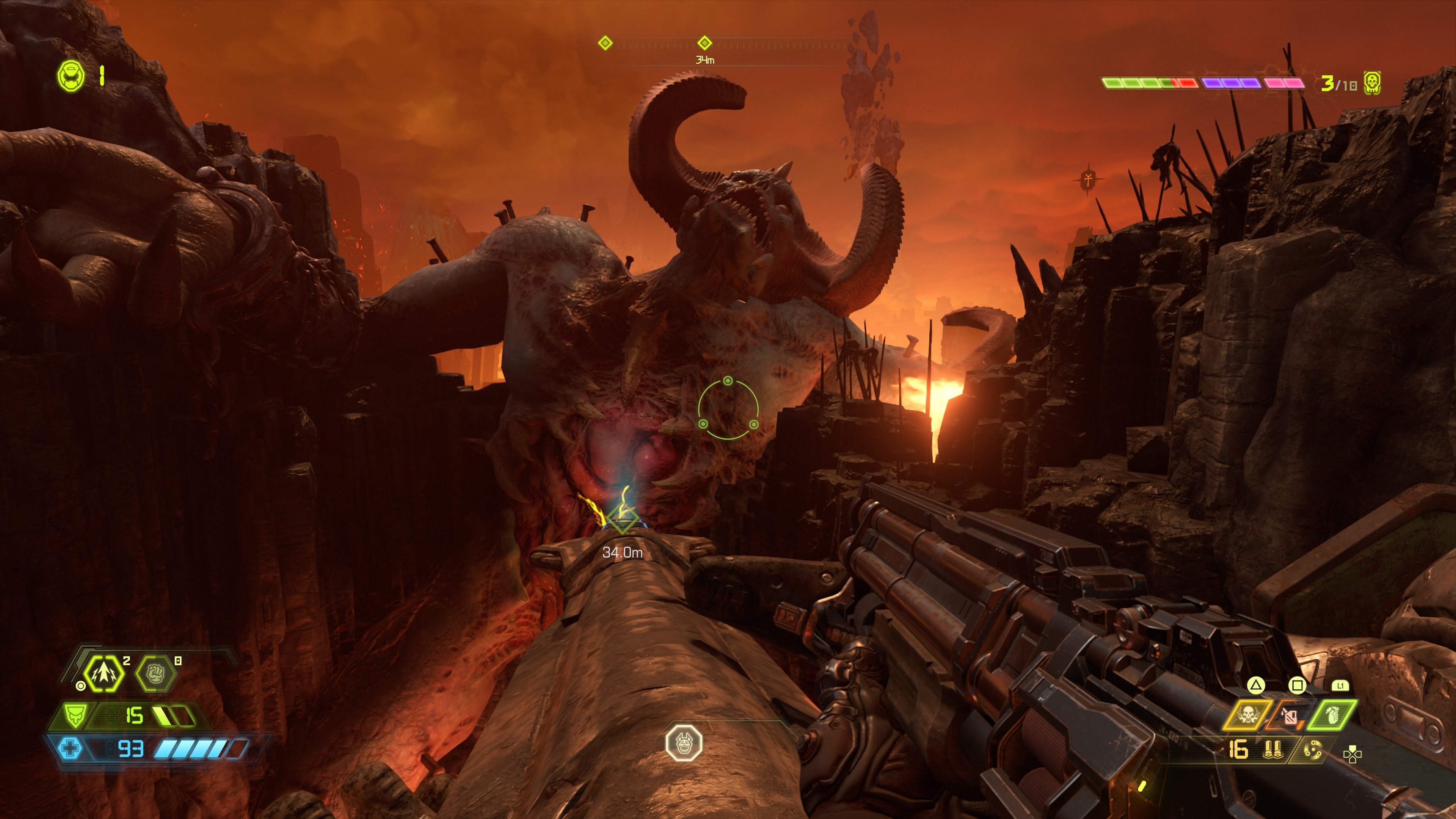Select the compass objective marker above 34m

704,43
